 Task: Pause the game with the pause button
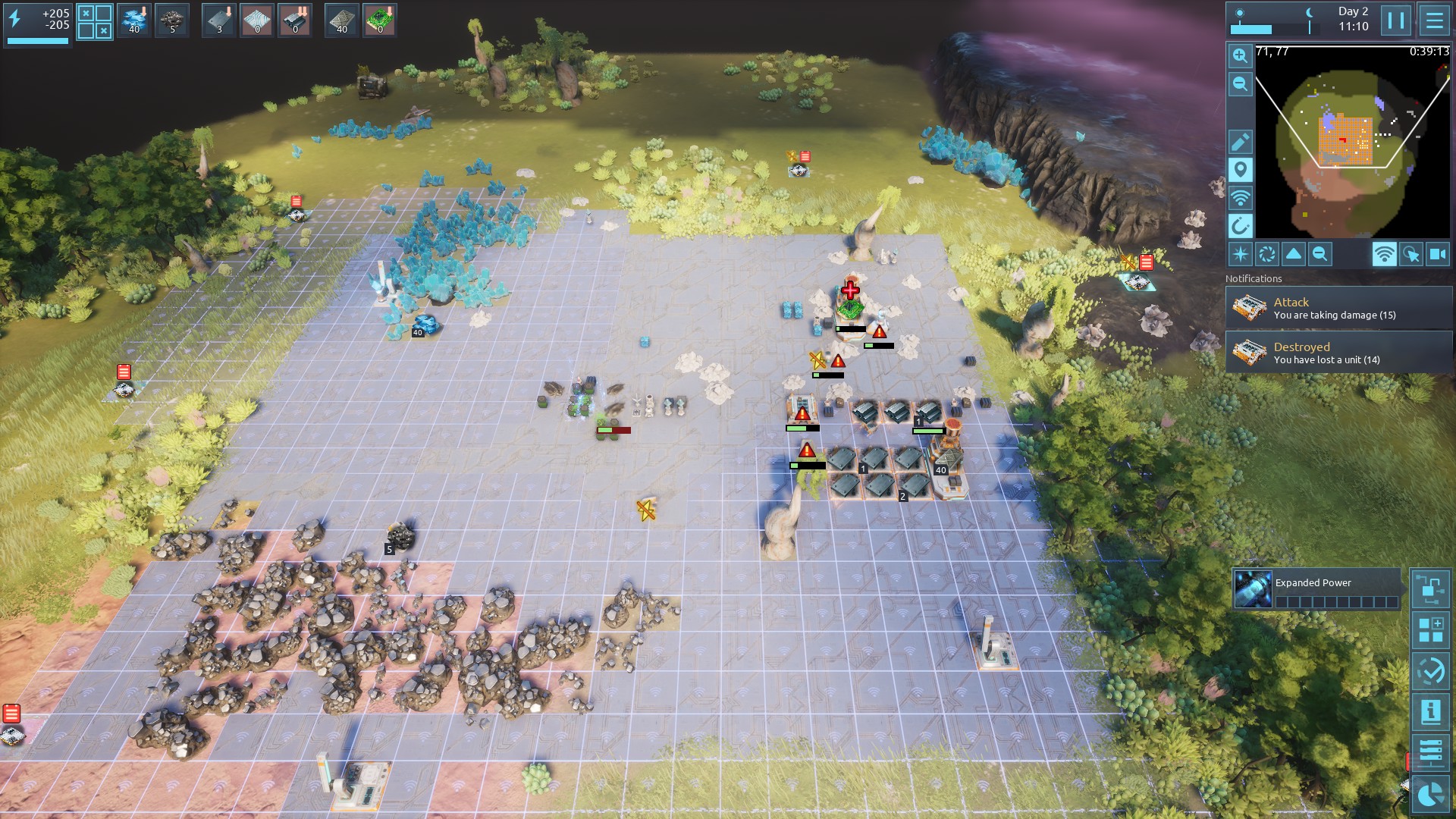pos(1395,20)
